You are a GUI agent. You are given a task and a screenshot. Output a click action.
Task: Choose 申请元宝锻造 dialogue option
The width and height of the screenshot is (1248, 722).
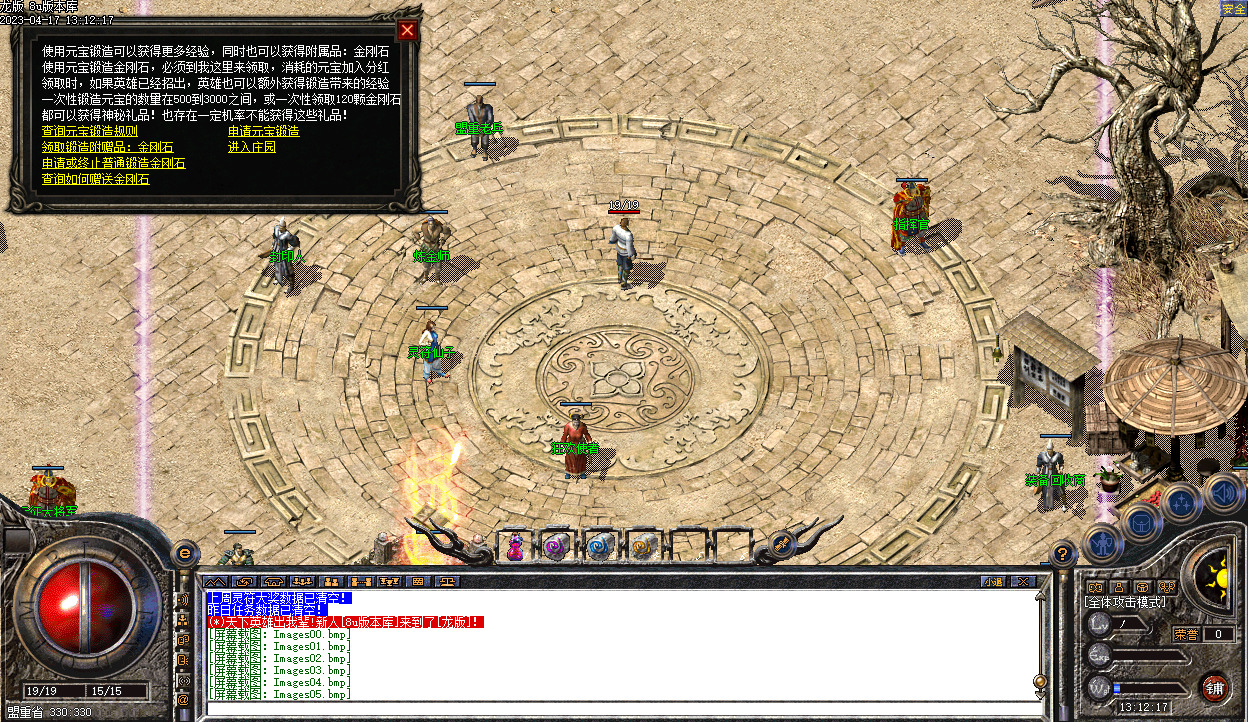[263, 131]
